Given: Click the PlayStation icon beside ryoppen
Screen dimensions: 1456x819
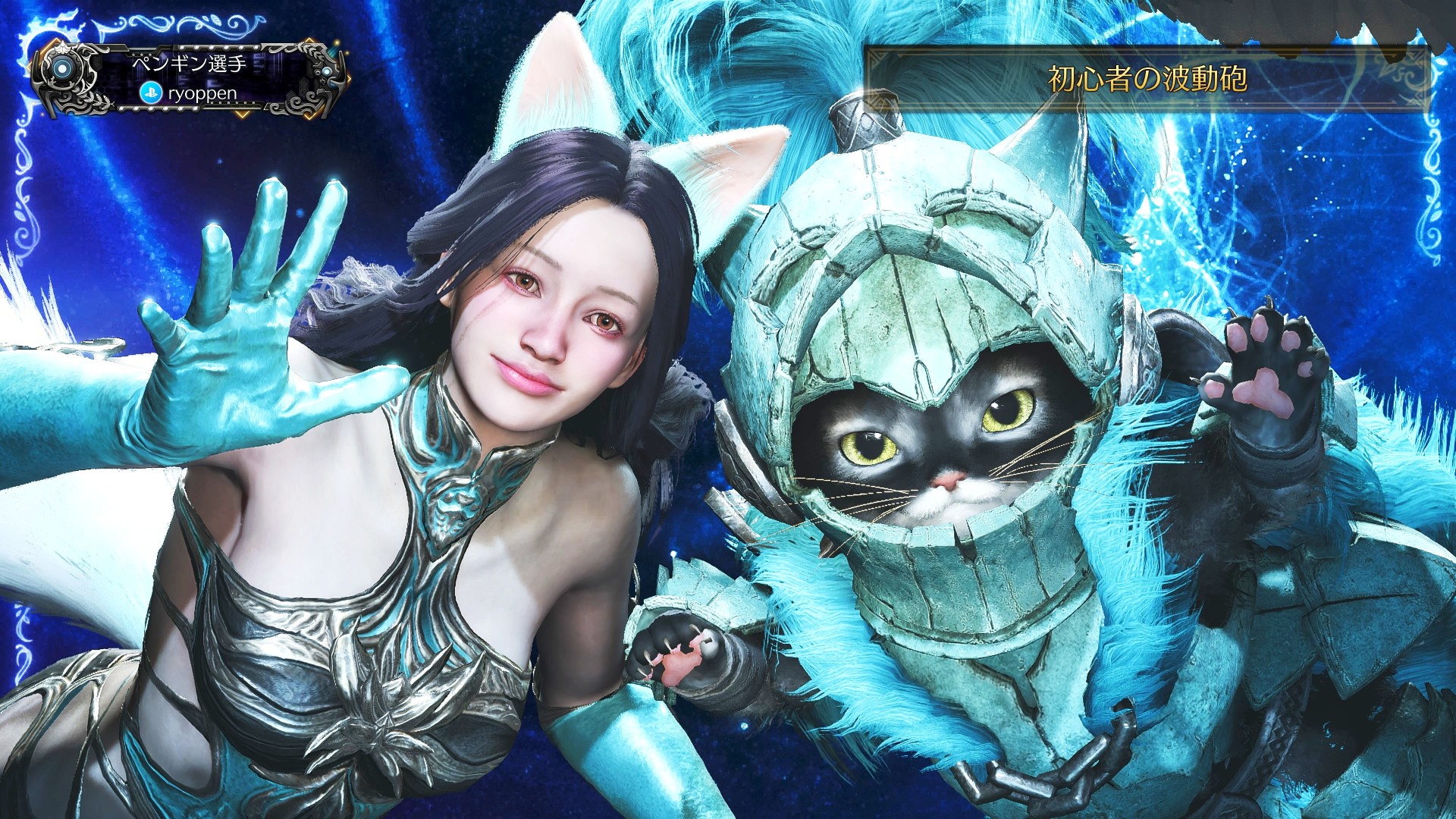Looking at the screenshot, I should pyautogui.click(x=152, y=93).
